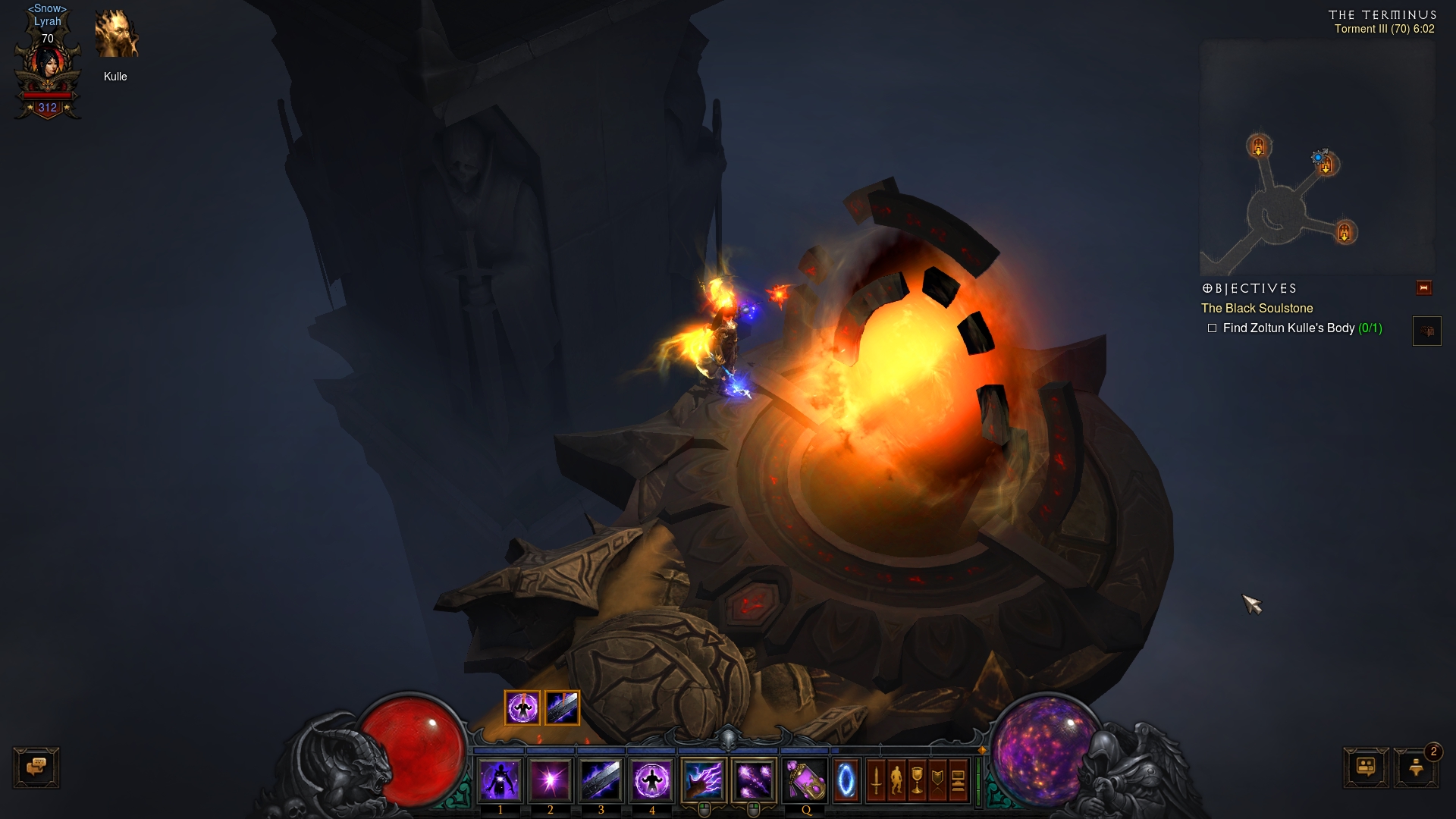Click the quest item icon beside the objective
1456x819 pixels.
[x=1426, y=331]
